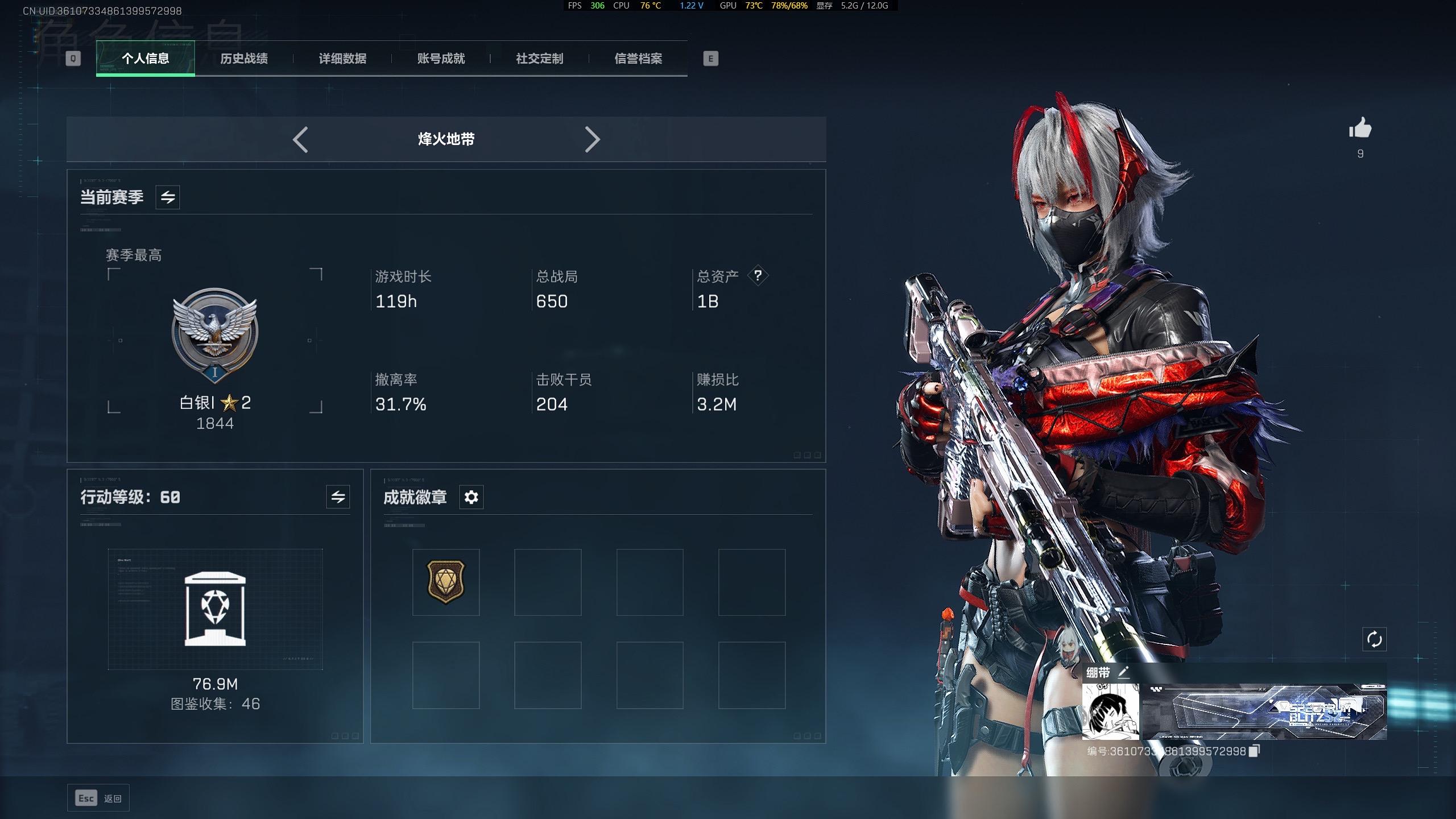This screenshot has height=819, width=1456.
Task: Click the refresh character model button
Action: click(1374, 639)
